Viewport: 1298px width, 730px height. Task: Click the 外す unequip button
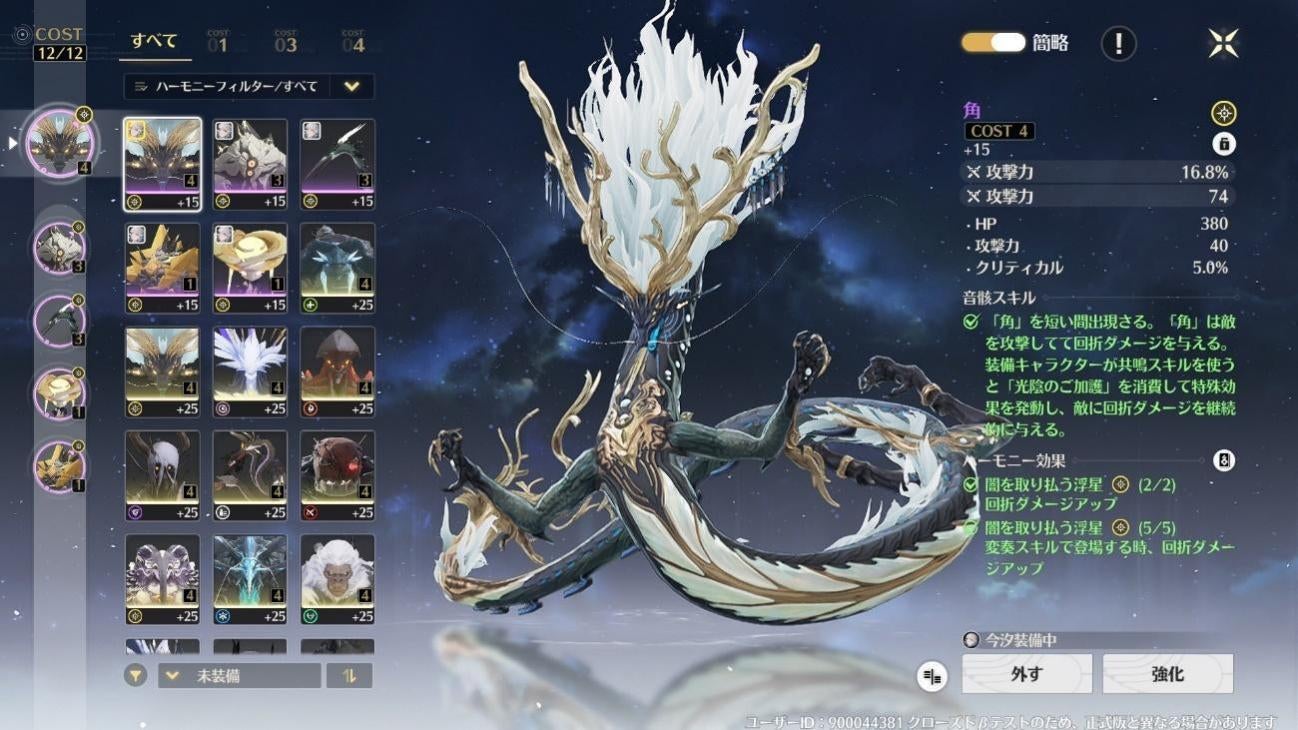[x=1027, y=674]
